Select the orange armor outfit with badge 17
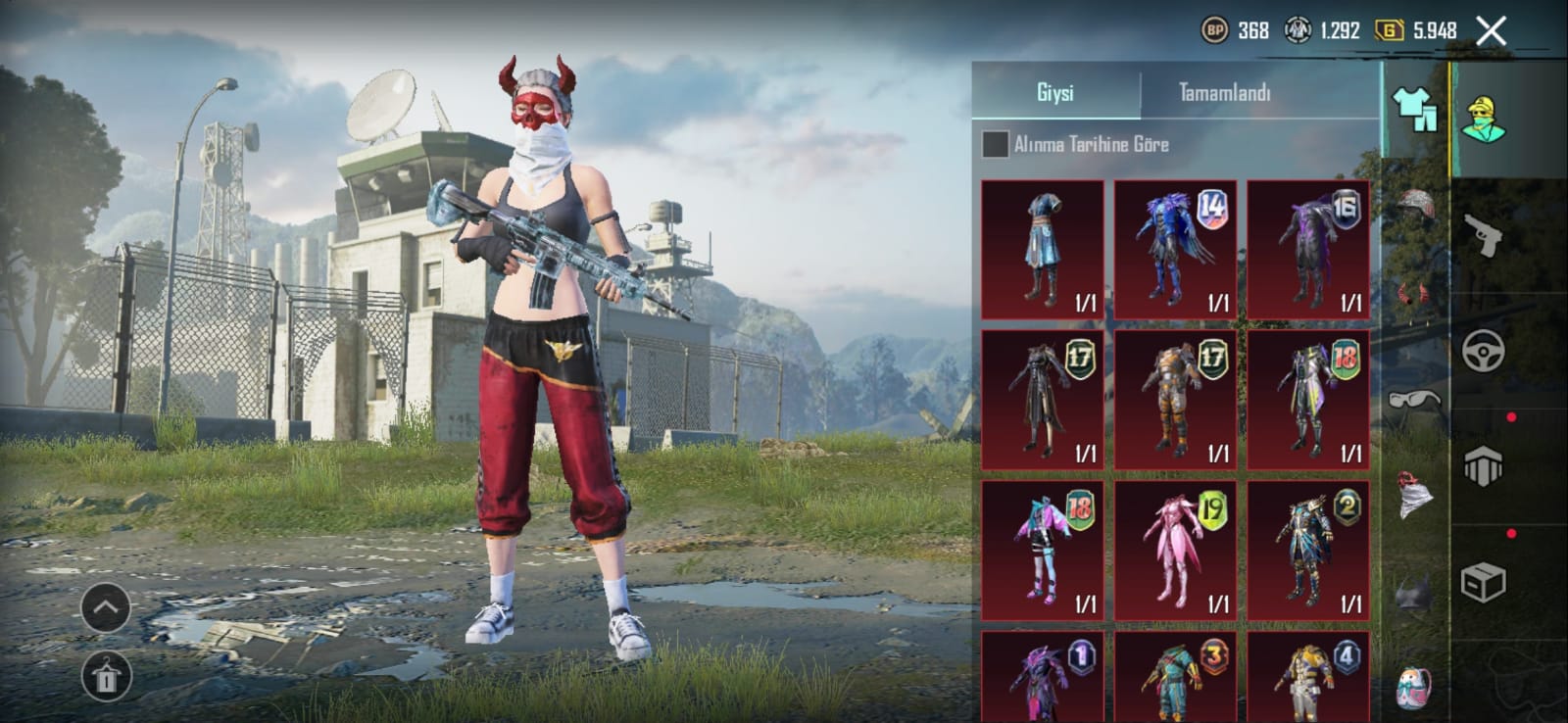The width and height of the screenshot is (1568, 723). click(x=1175, y=399)
